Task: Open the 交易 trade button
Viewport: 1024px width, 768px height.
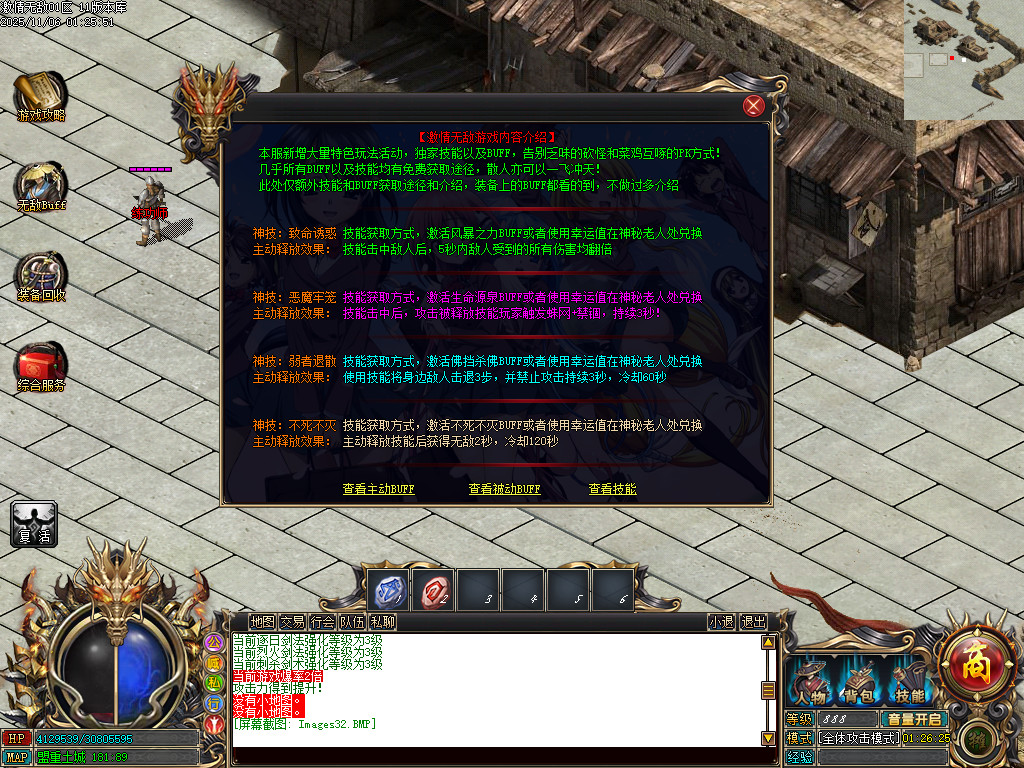Action: pos(292,622)
